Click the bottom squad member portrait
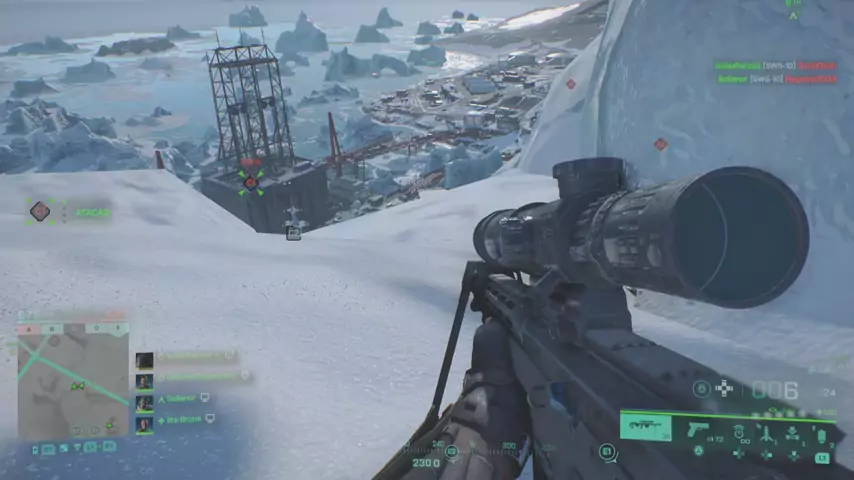The height and width of the screenshot is (480, 854). coord(145,423)
